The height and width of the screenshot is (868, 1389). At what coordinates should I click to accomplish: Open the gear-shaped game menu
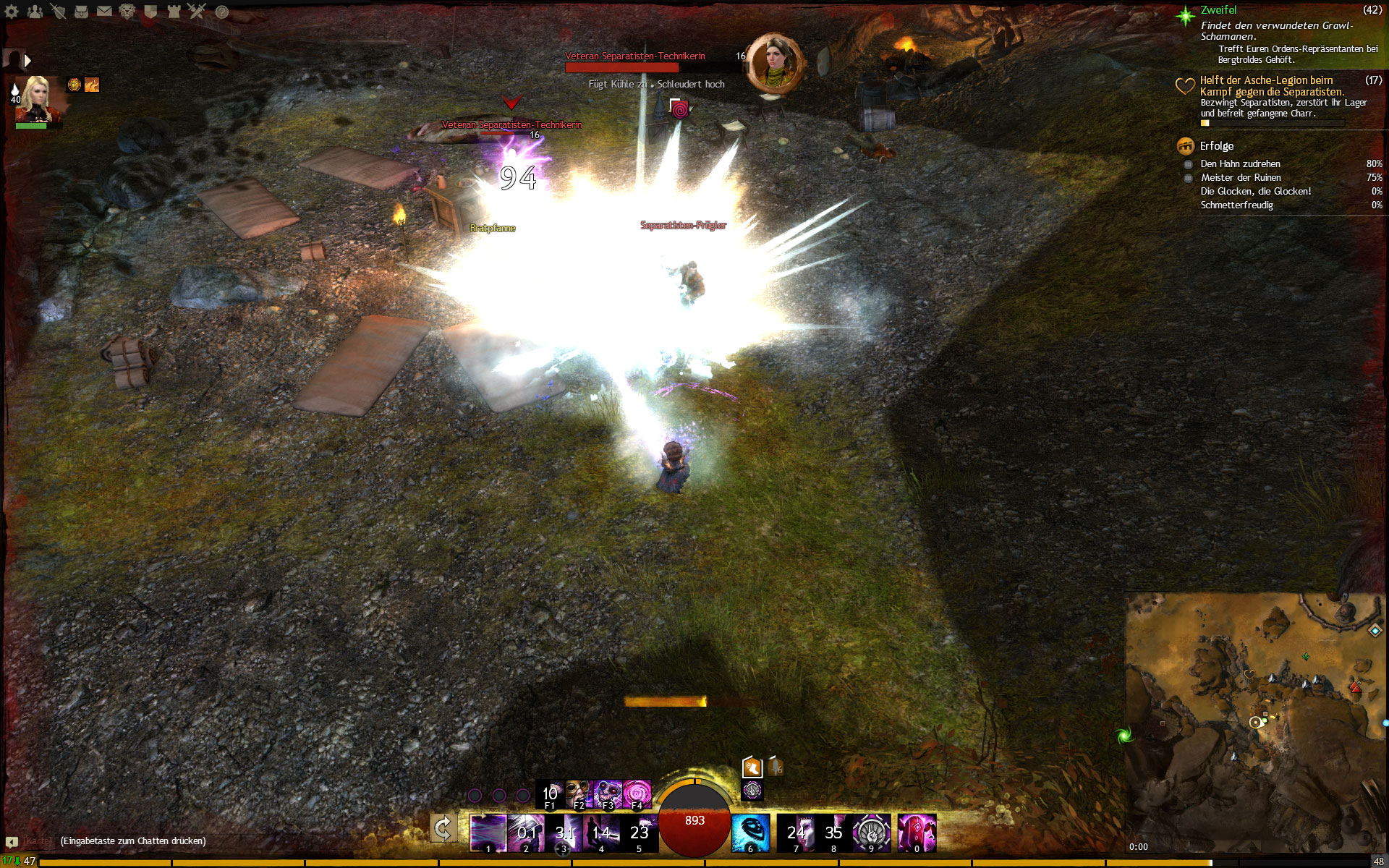click(x=12, y=11)
